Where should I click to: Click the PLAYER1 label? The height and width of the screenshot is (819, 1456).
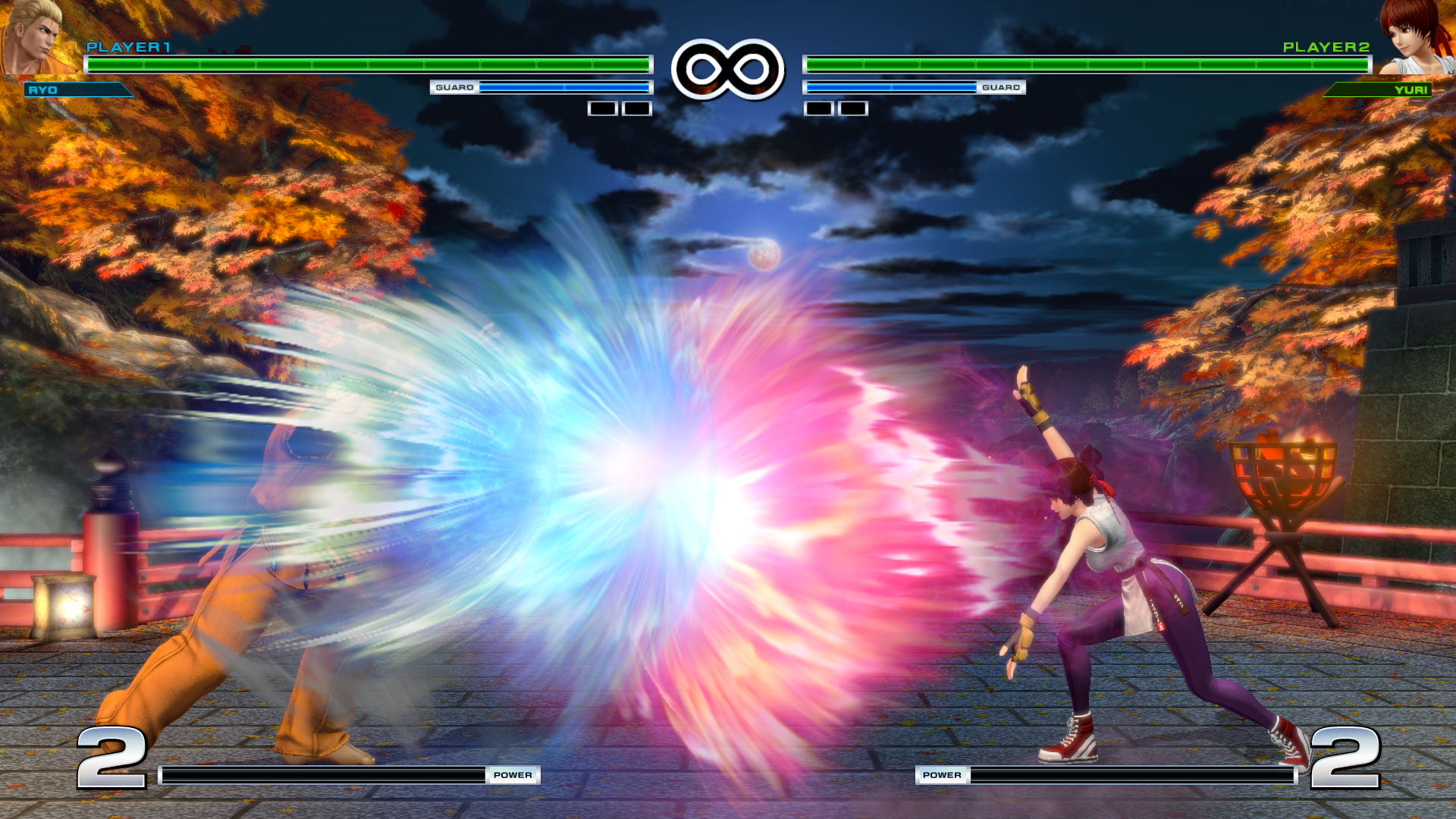tap(129, 48)
